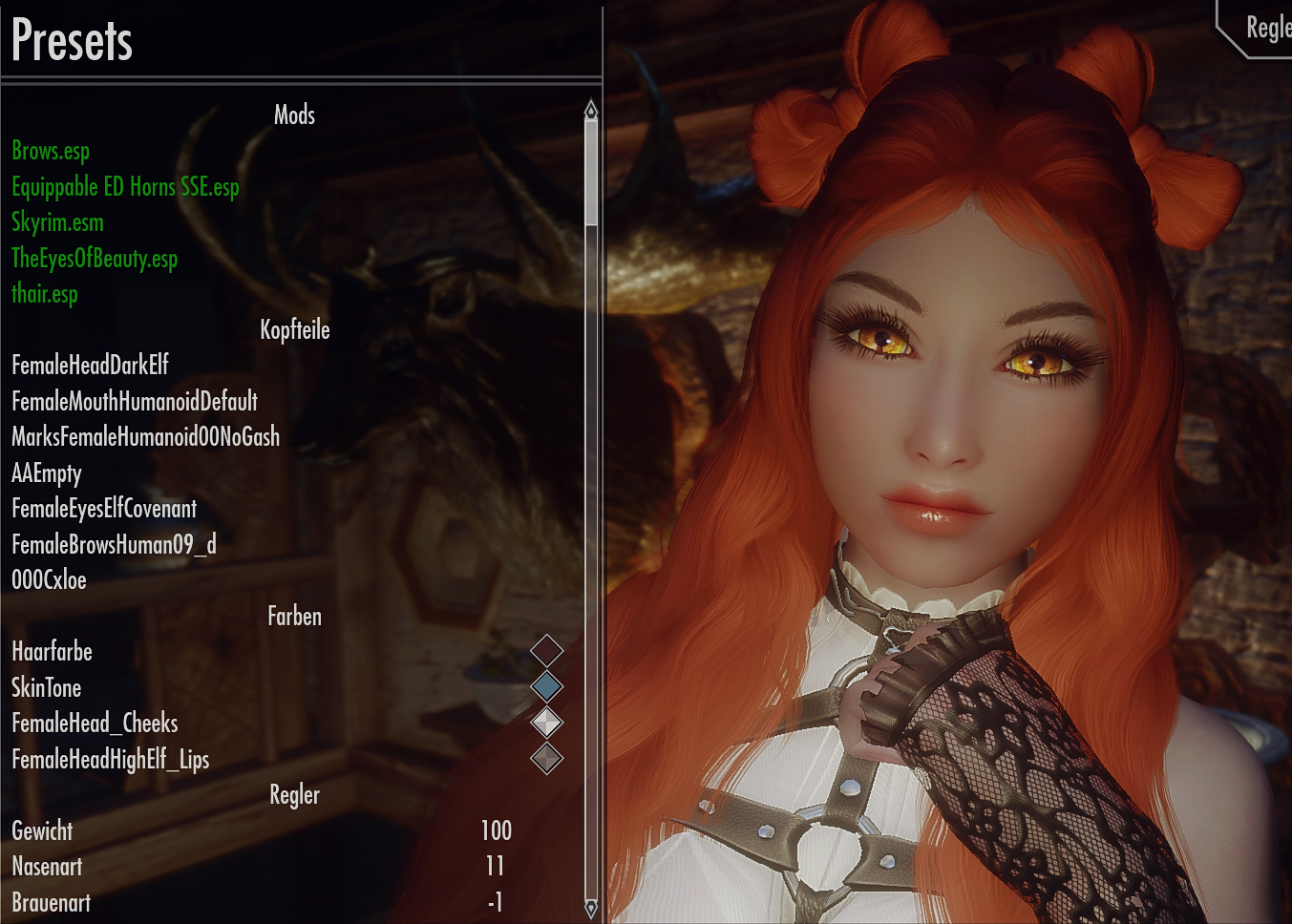
Task: Select Skyrim.esm in the Mods list
Action: 56,222
